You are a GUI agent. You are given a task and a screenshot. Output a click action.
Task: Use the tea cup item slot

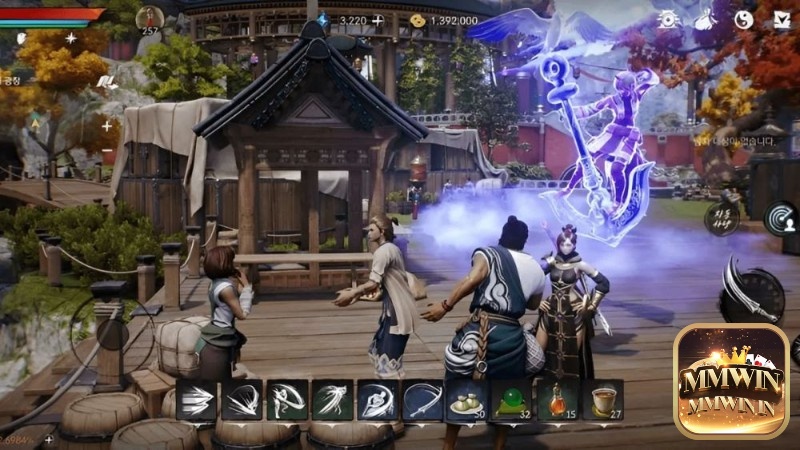[603, 399]
